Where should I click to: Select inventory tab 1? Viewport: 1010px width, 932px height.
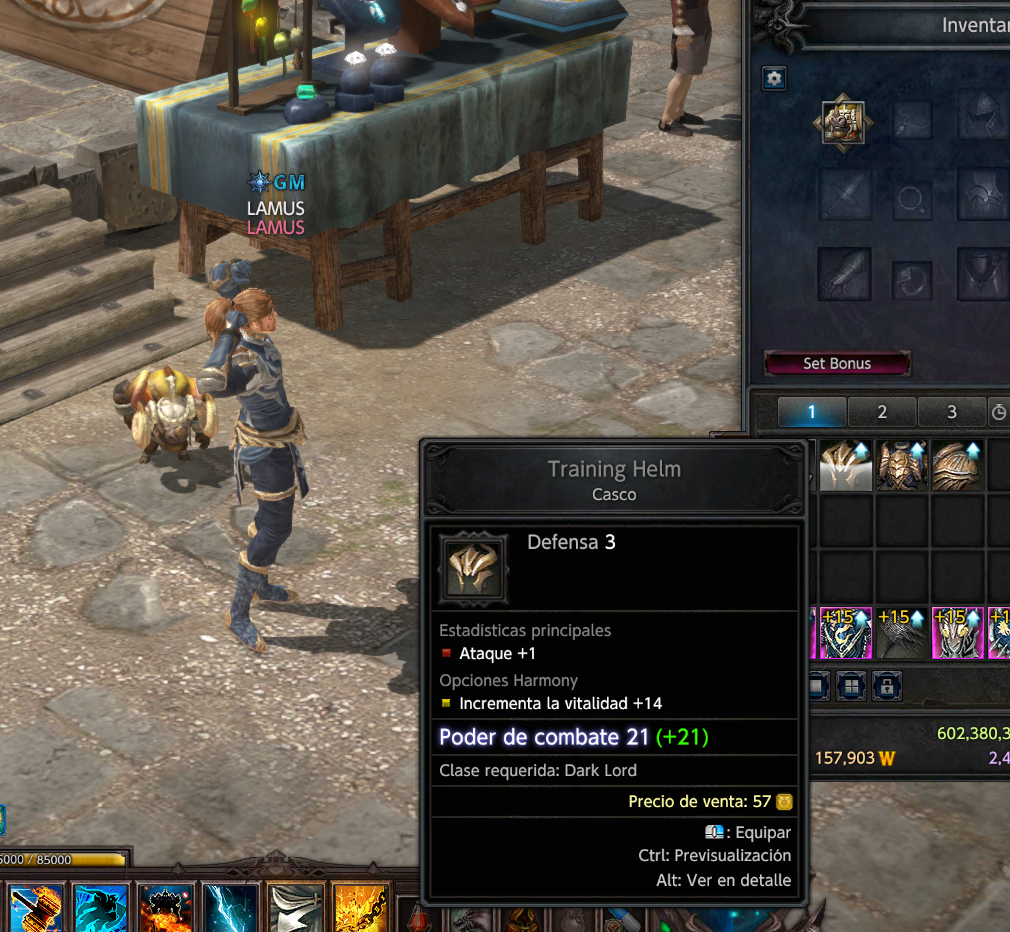pyautogui.click(x=811, y=412)
